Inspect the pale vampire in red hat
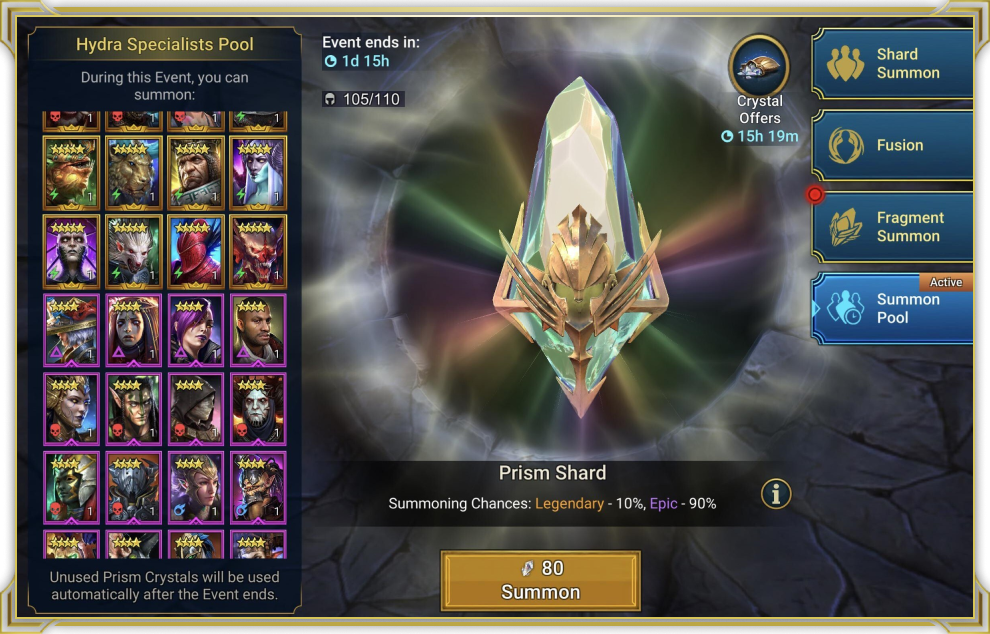This screenshot has width=990, height=634. (x=258, y=409)
